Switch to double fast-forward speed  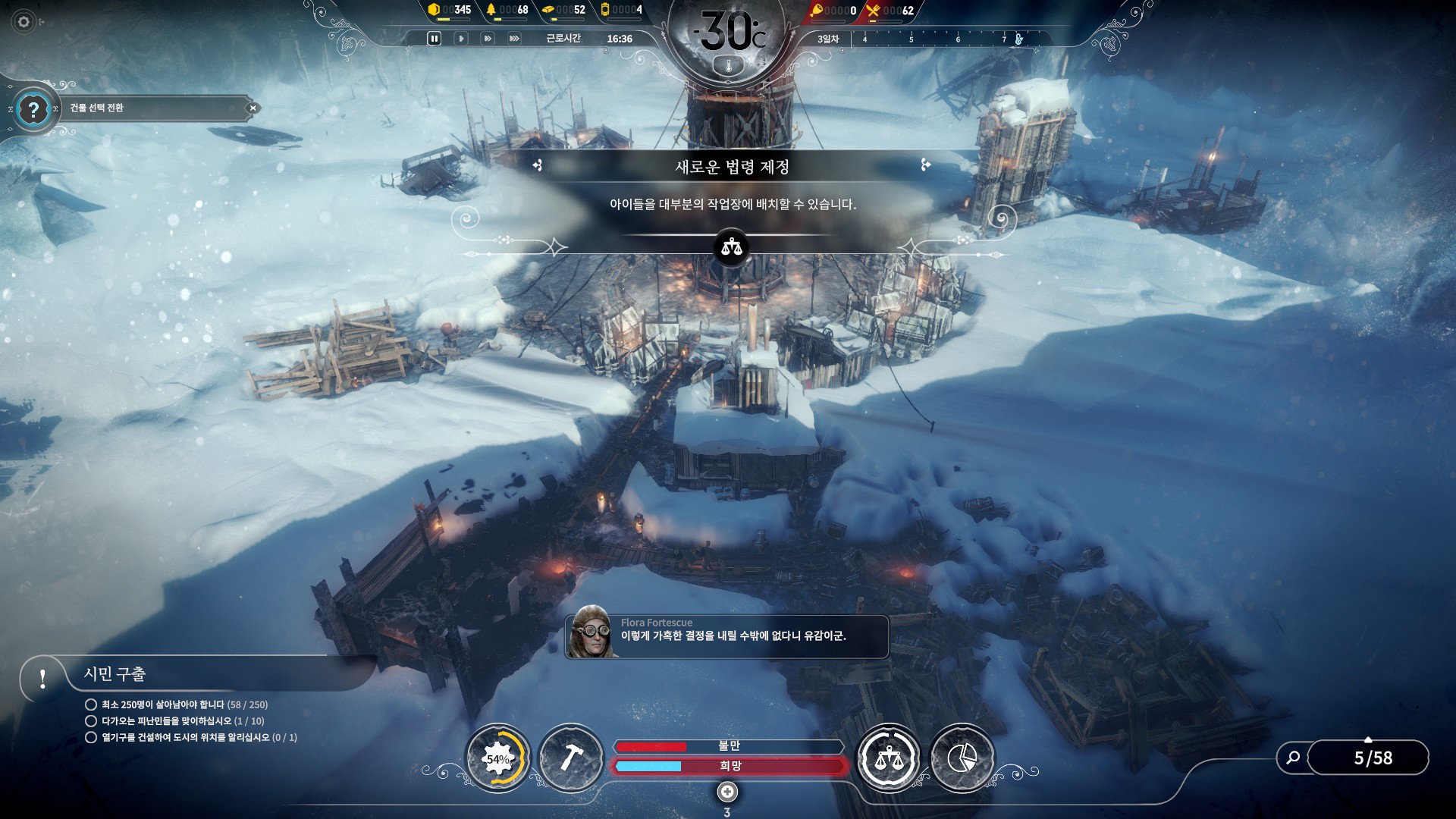click(488, 39)
